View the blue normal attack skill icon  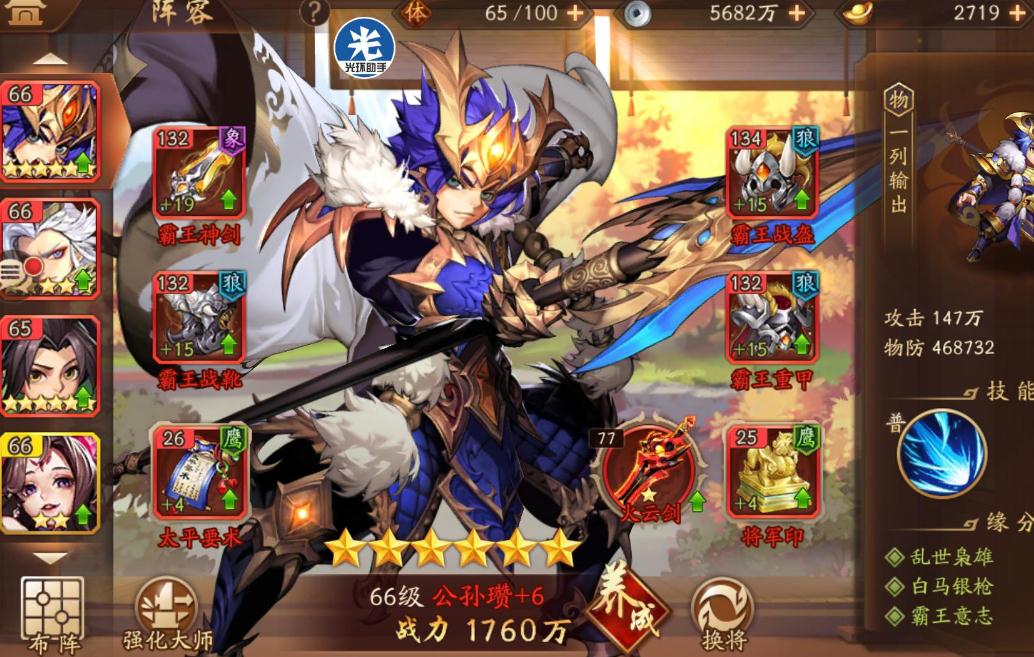pos(942,453)
